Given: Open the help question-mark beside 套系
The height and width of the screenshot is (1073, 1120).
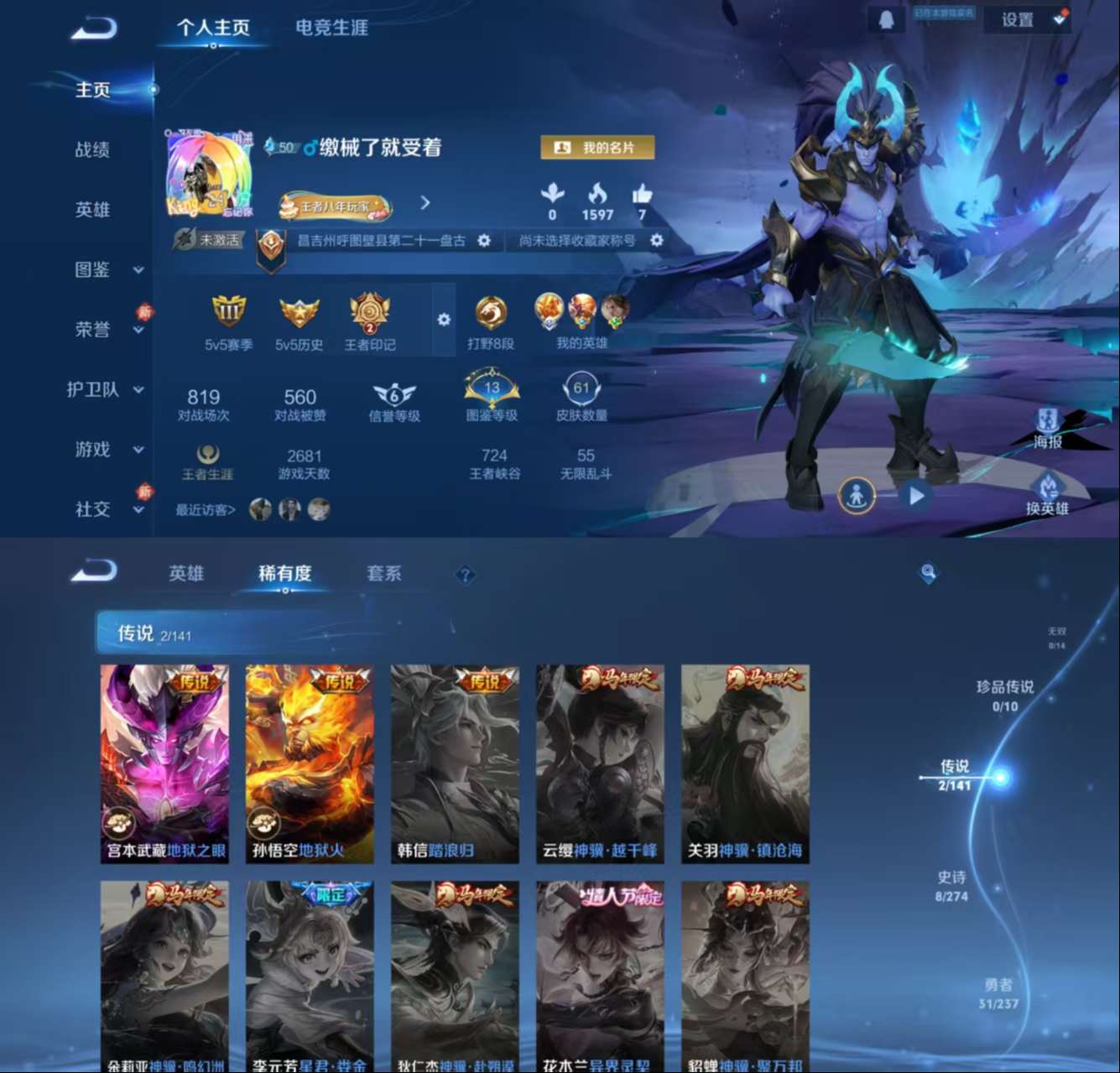Looking at the screenshot, I should tap(466, 576).
